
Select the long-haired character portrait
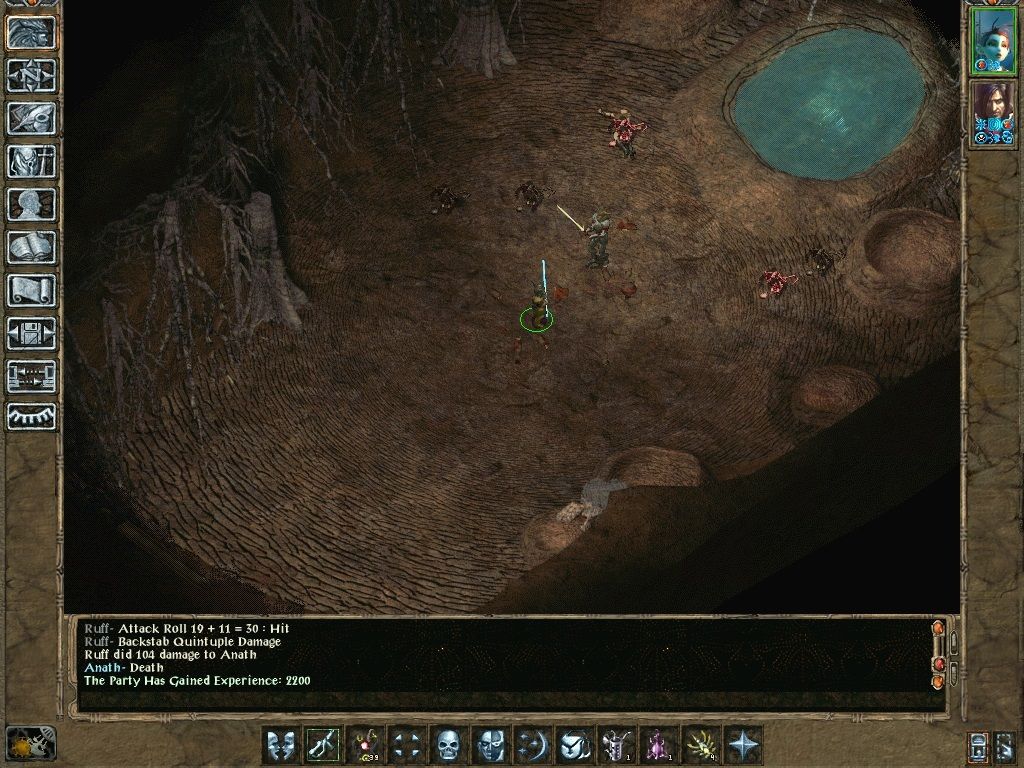click(994, 112)
